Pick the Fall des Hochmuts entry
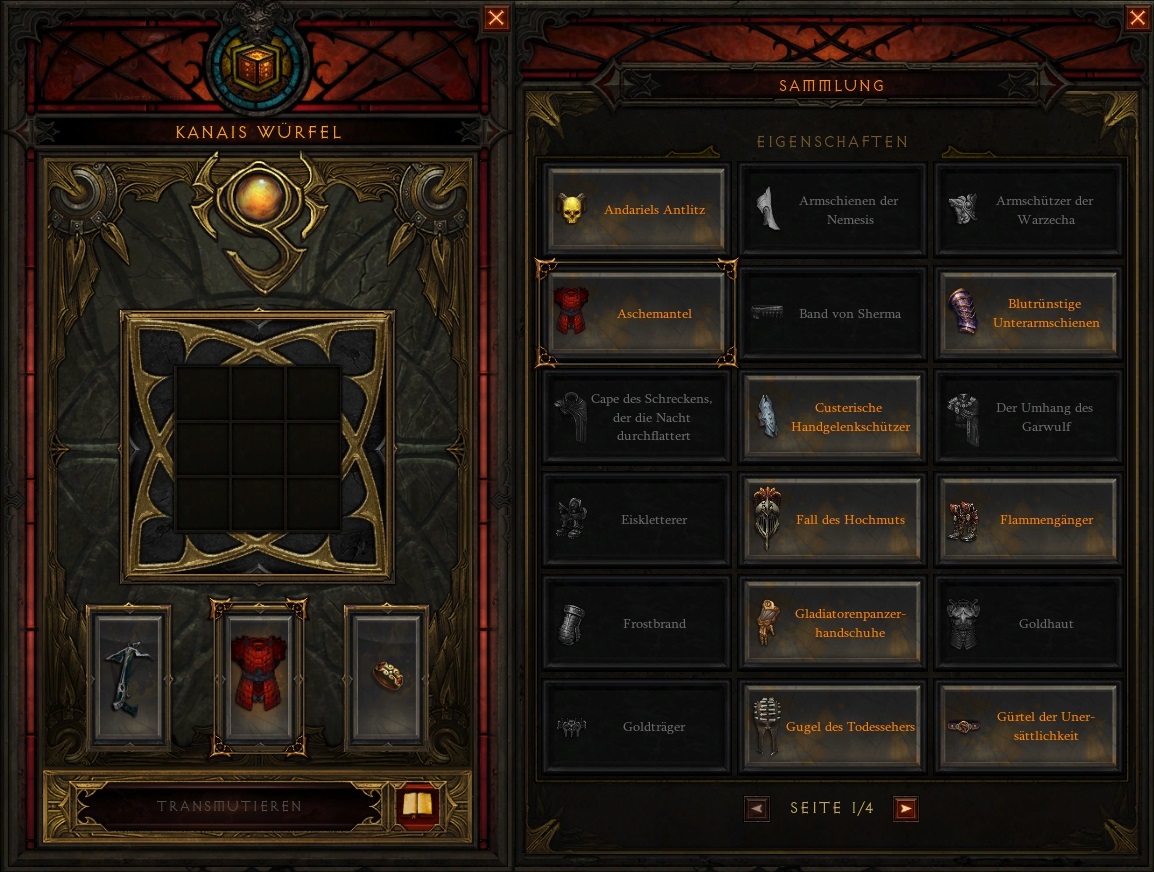1154x872 pixels. (x=832, y=520)
